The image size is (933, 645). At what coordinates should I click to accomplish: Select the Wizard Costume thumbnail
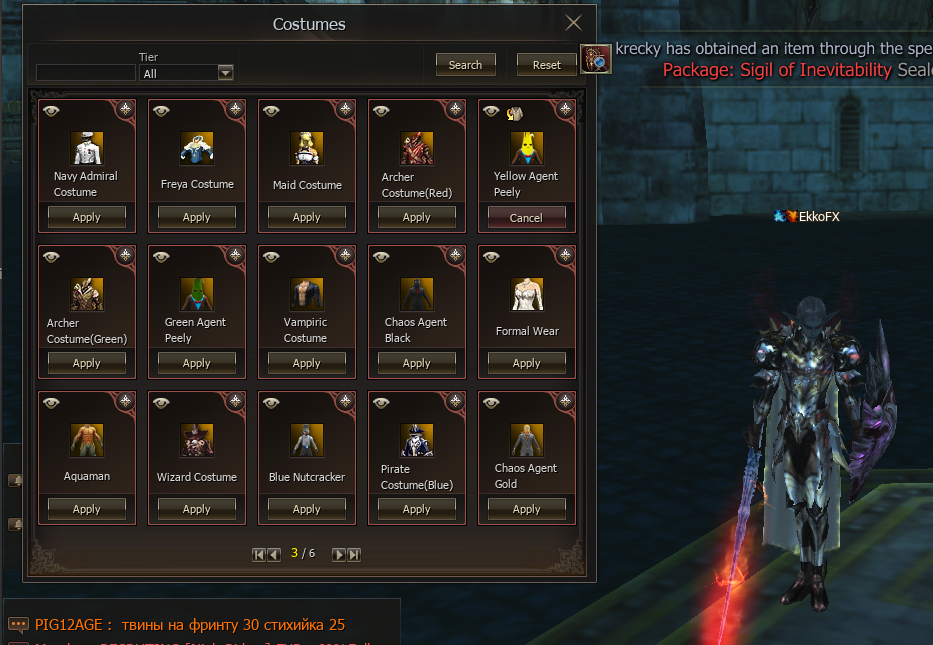click(197, 440)
